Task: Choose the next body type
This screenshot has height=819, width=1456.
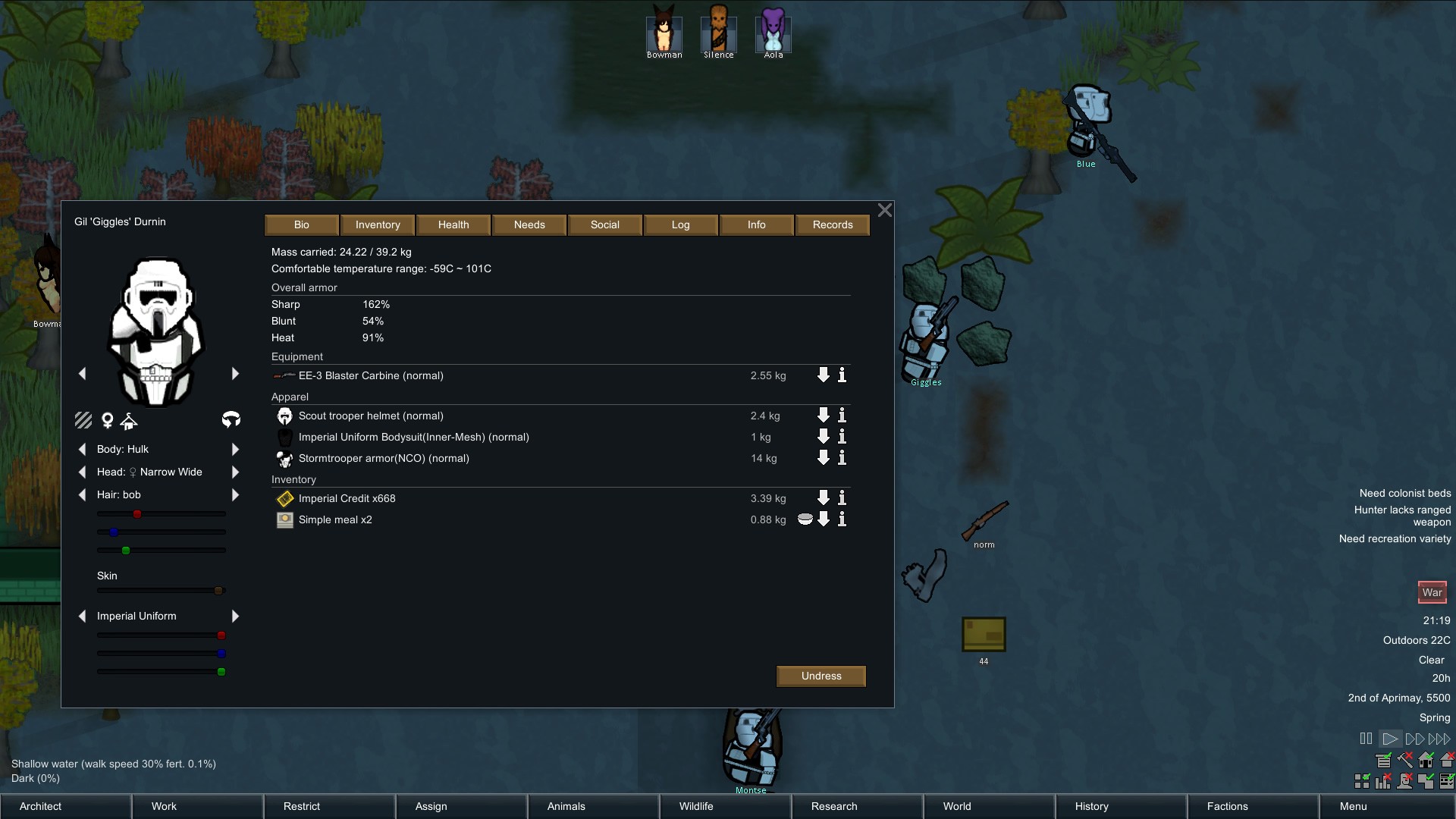Action: coord(235,449)
